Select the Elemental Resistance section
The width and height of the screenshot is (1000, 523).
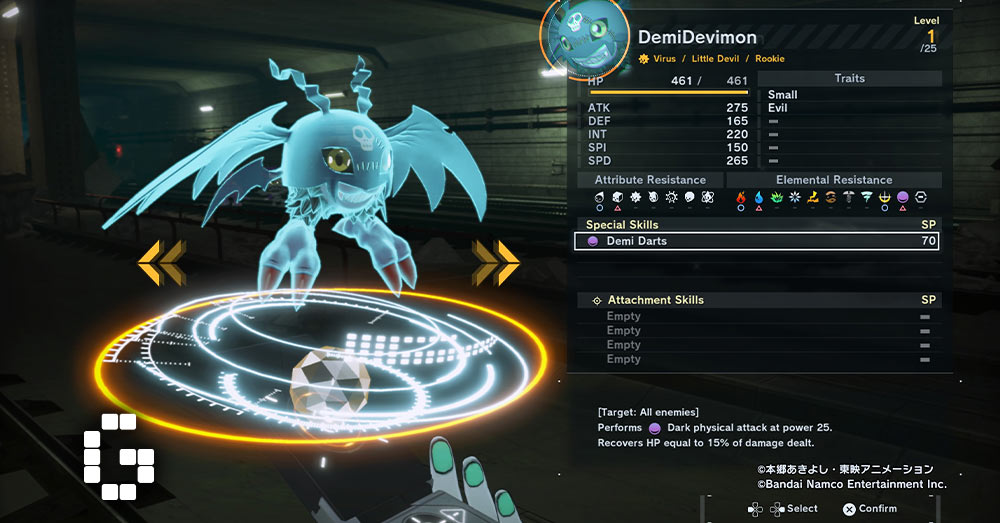(x=834, y=180)
